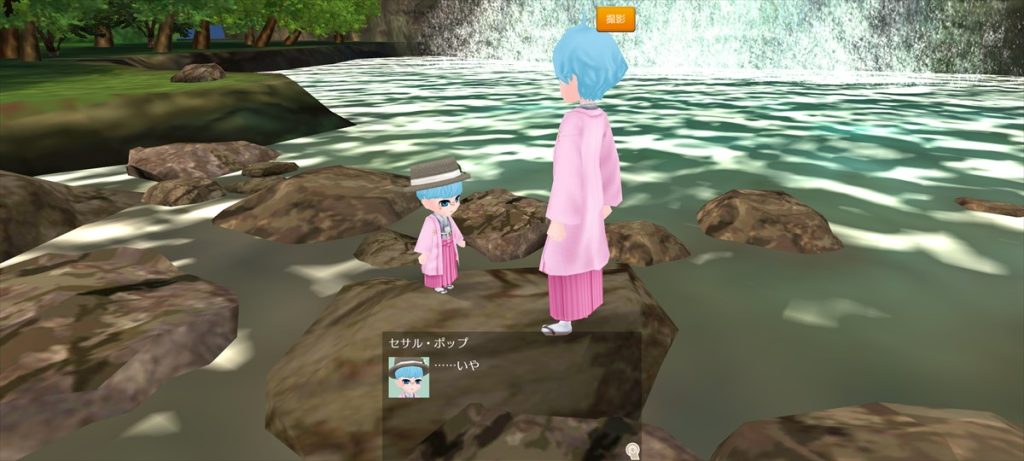Tap the orange 撮影 capture button
Screen dimensions: 1024x461
(x=615, y=19)
